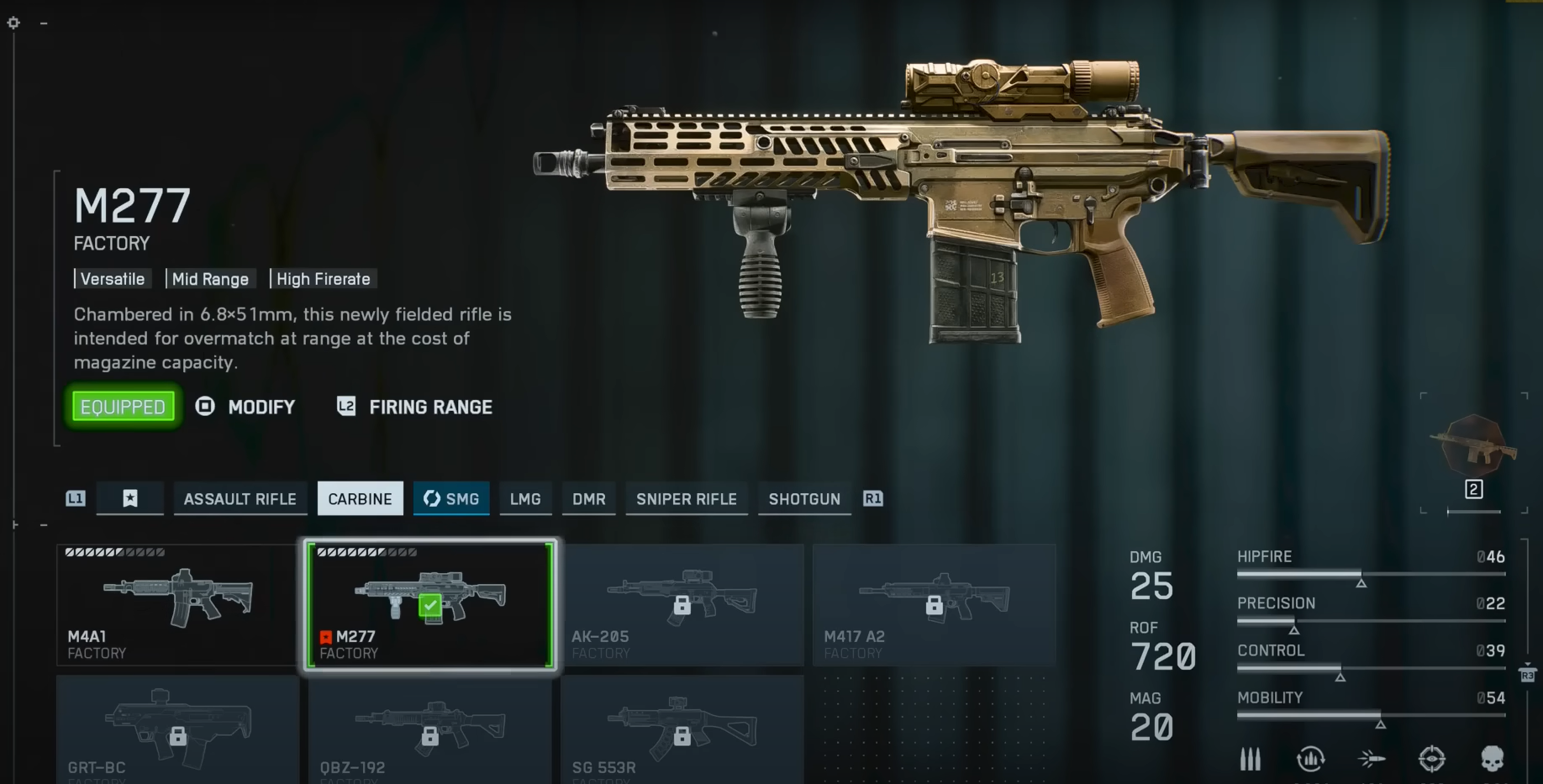Image resolution: width=1543 pixels, height=784 pixels.
Task: Switch to the DMR category tab
Action: pos(588,498)
